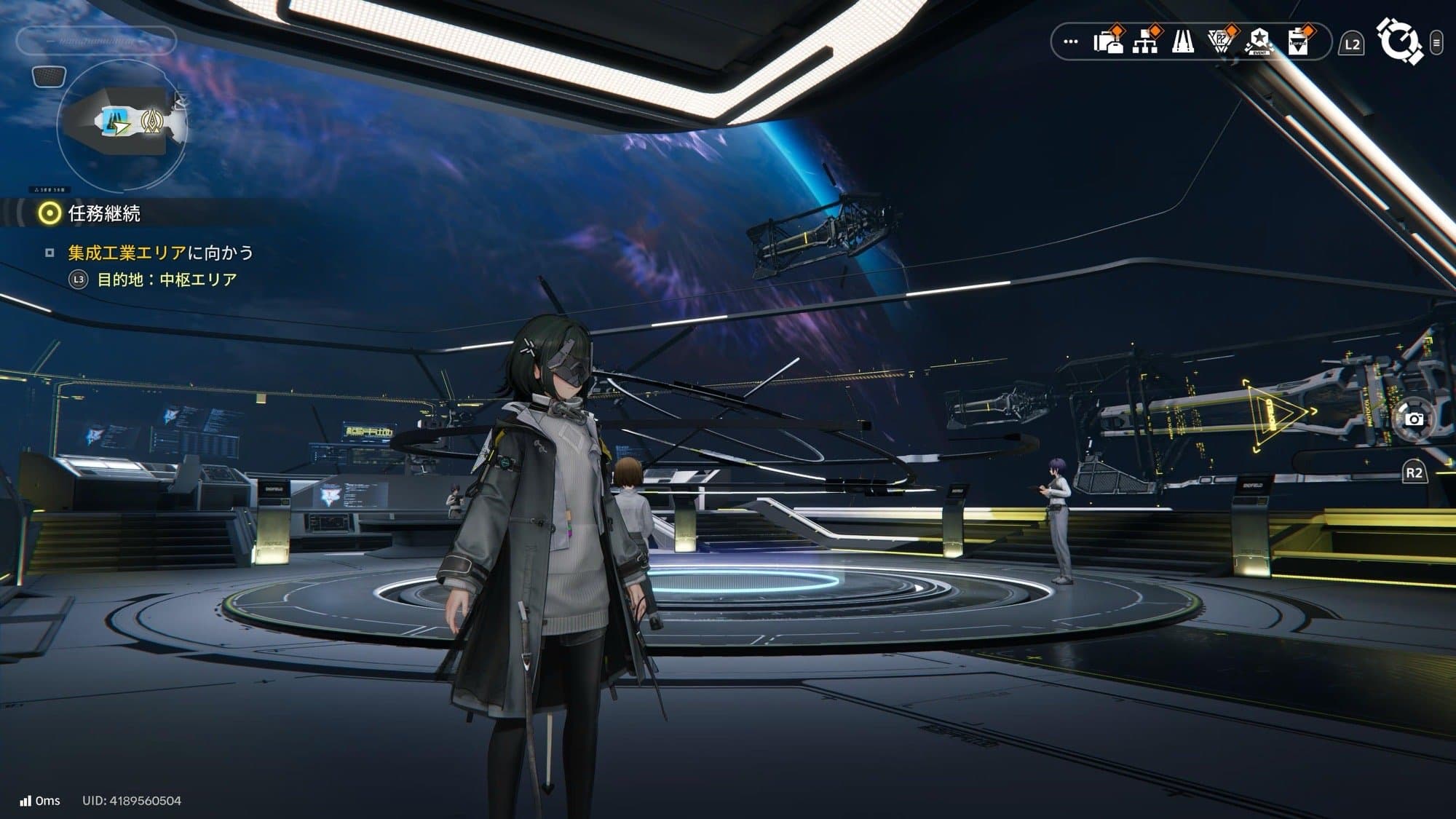Open the star EVENT icon
Viewport: 1456px width, 819px height.
1259,42
